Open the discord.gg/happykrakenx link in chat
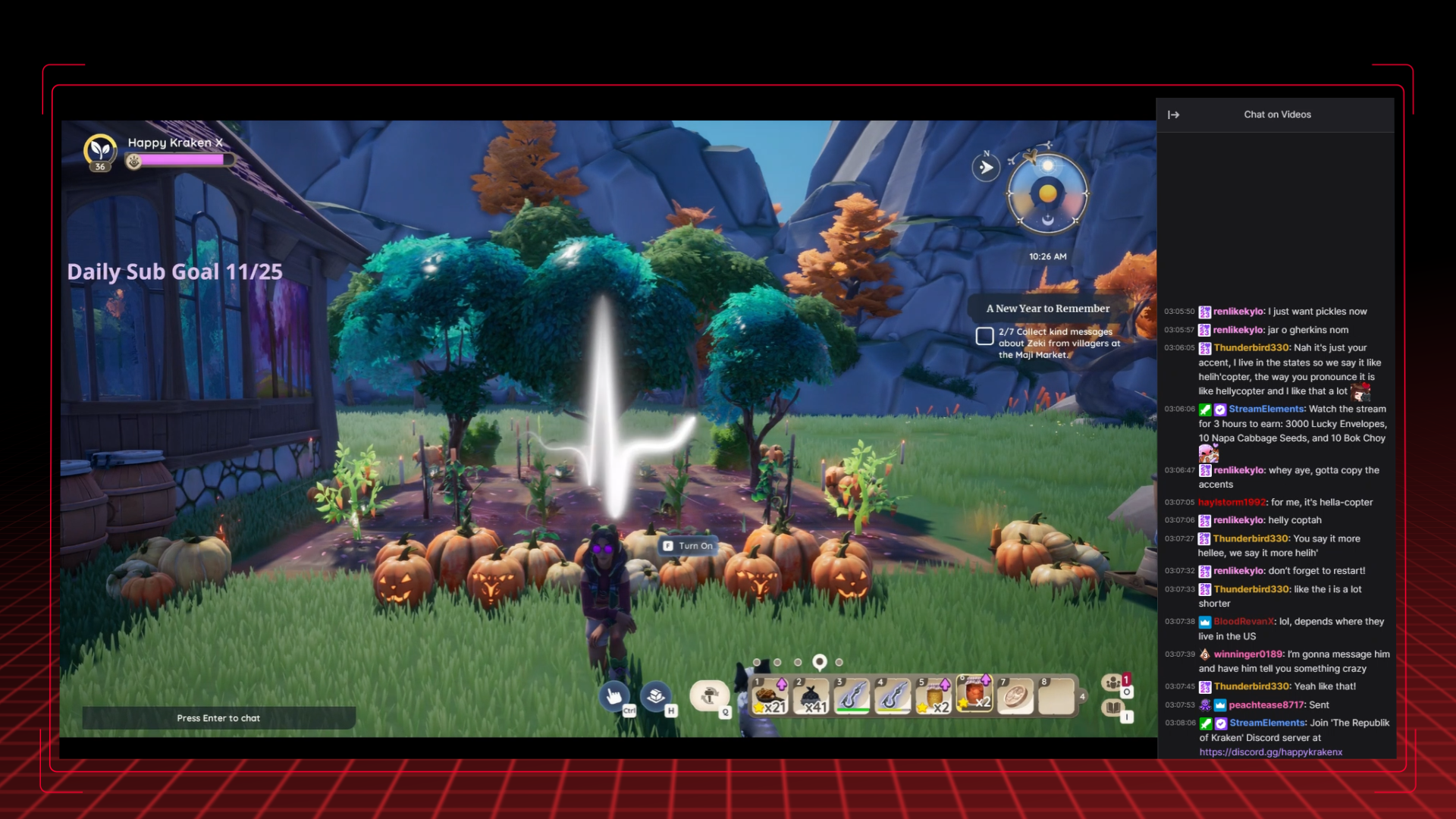This screenshot has height=819, width=1456. point(1270,752)
